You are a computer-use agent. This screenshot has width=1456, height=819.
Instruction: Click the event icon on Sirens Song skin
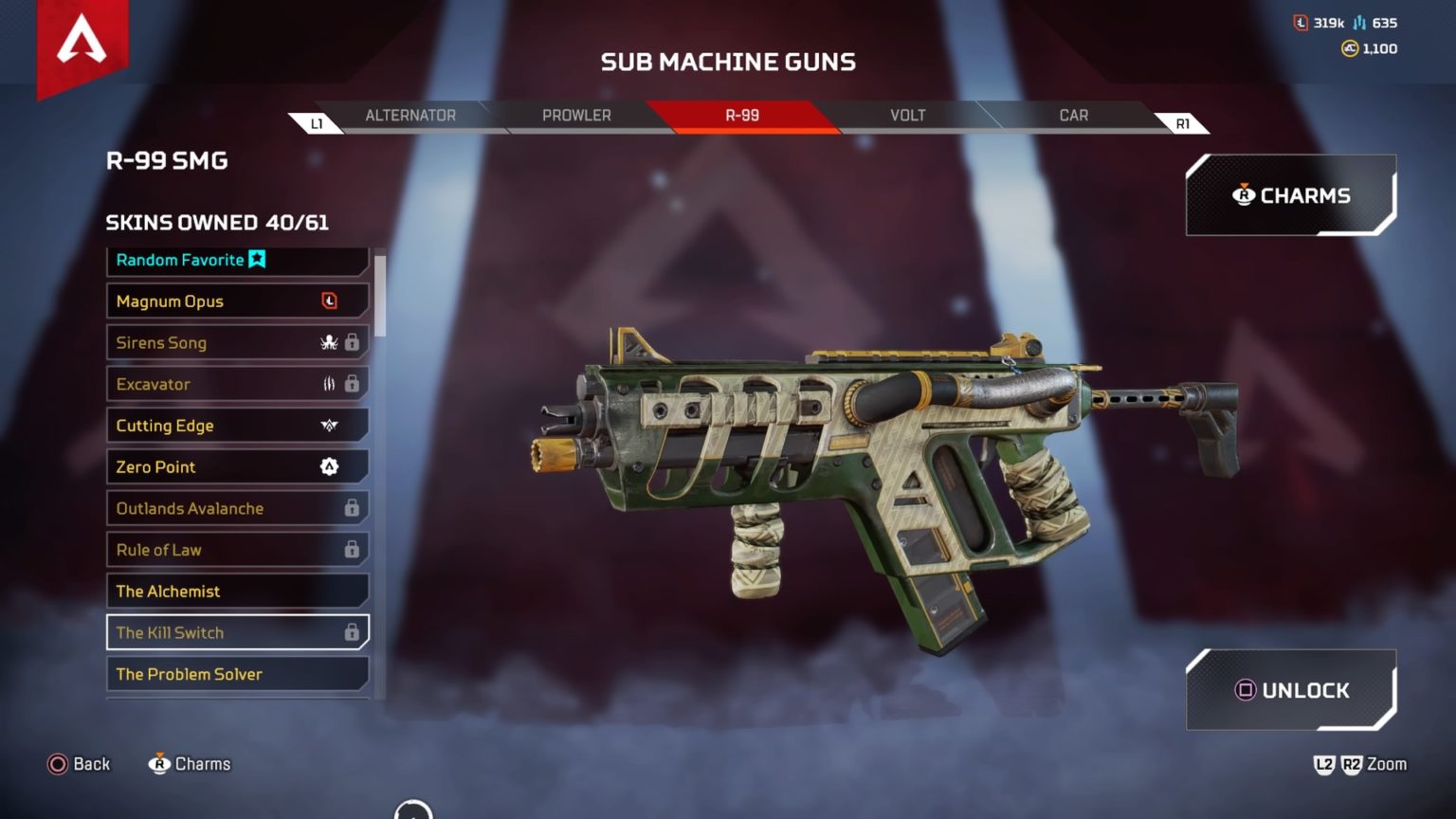[327, 342]
